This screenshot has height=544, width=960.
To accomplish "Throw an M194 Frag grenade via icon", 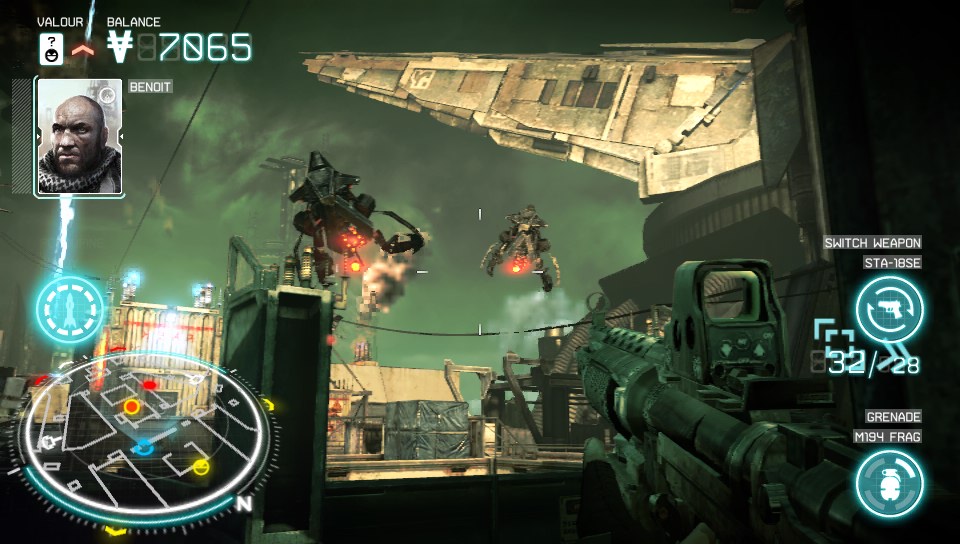I will pos(889,484).
